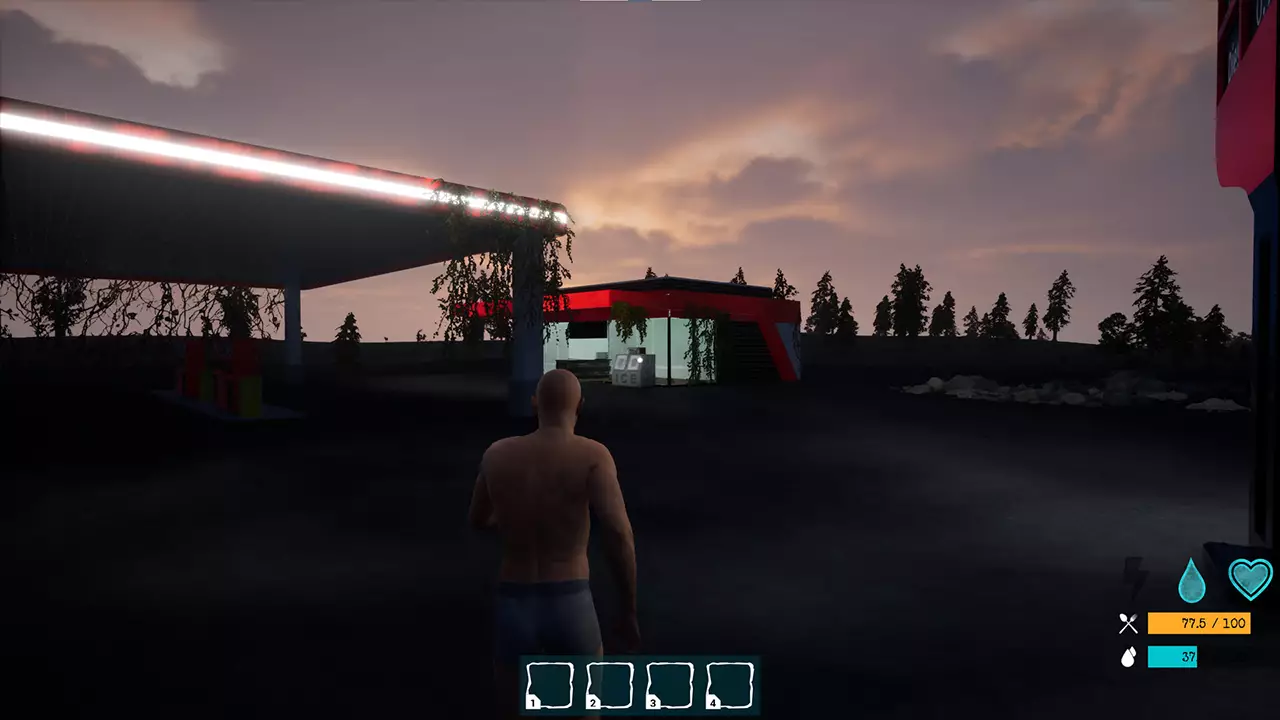Click the number 4 badge on the last hotbar slot

pos(712,703)
